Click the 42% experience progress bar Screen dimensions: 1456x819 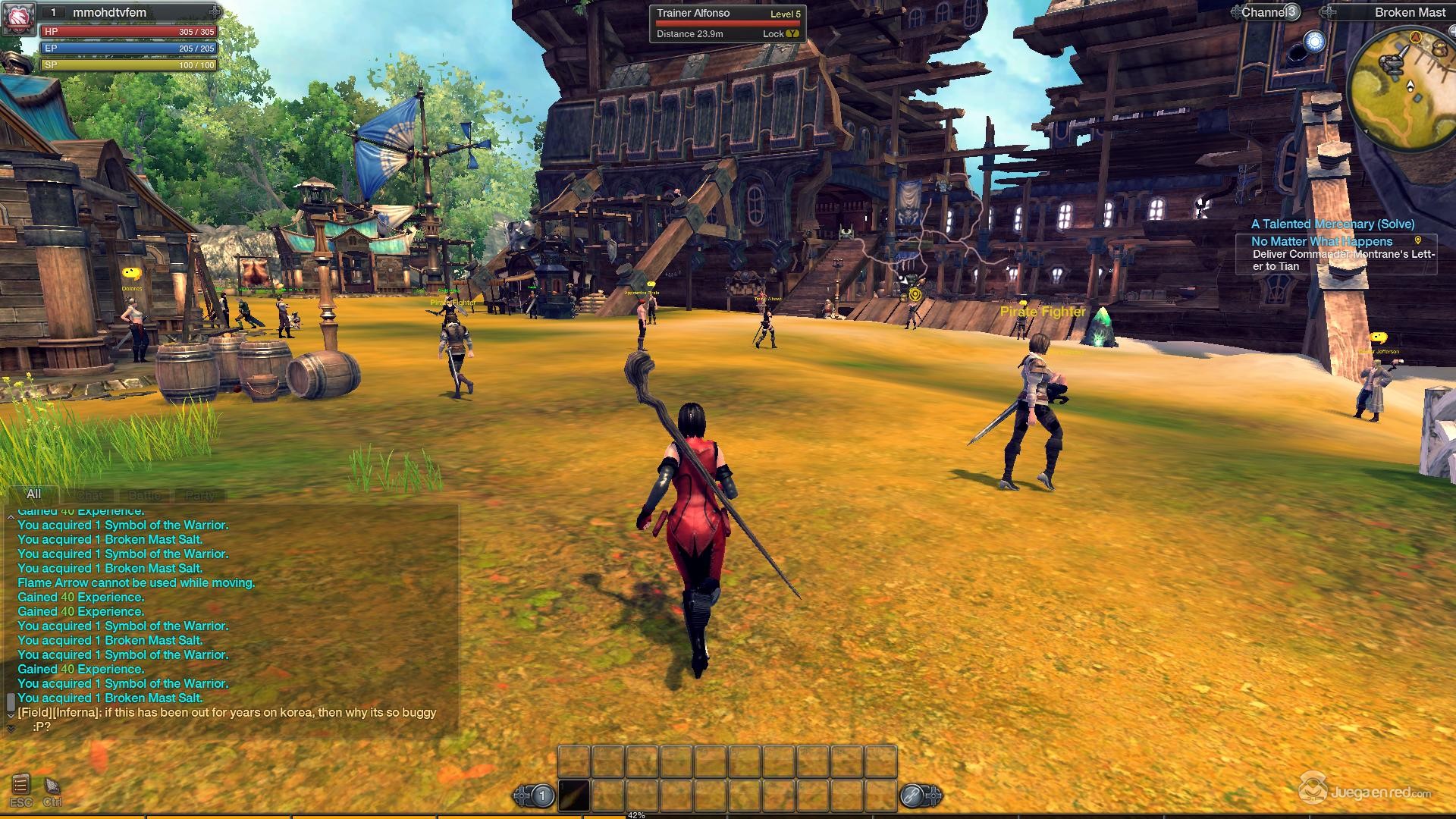click(x=637, y=814)
